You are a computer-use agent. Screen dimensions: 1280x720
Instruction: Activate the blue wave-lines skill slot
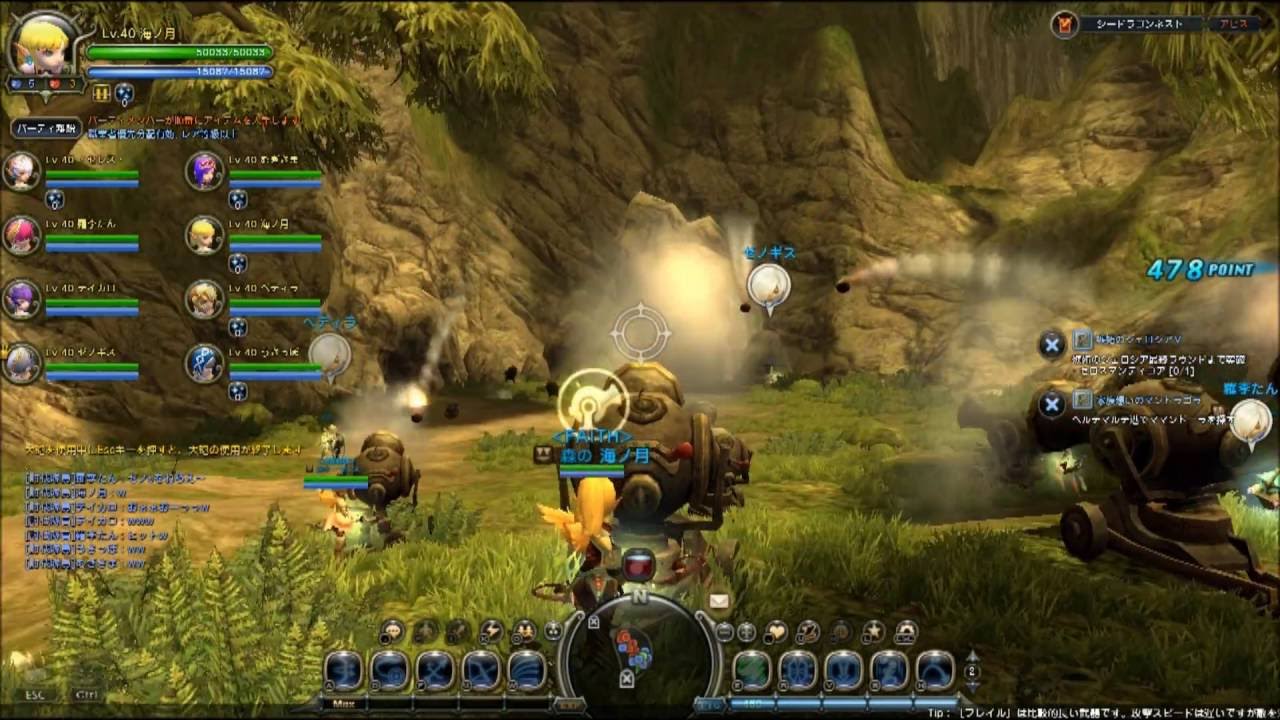(527, 671)
